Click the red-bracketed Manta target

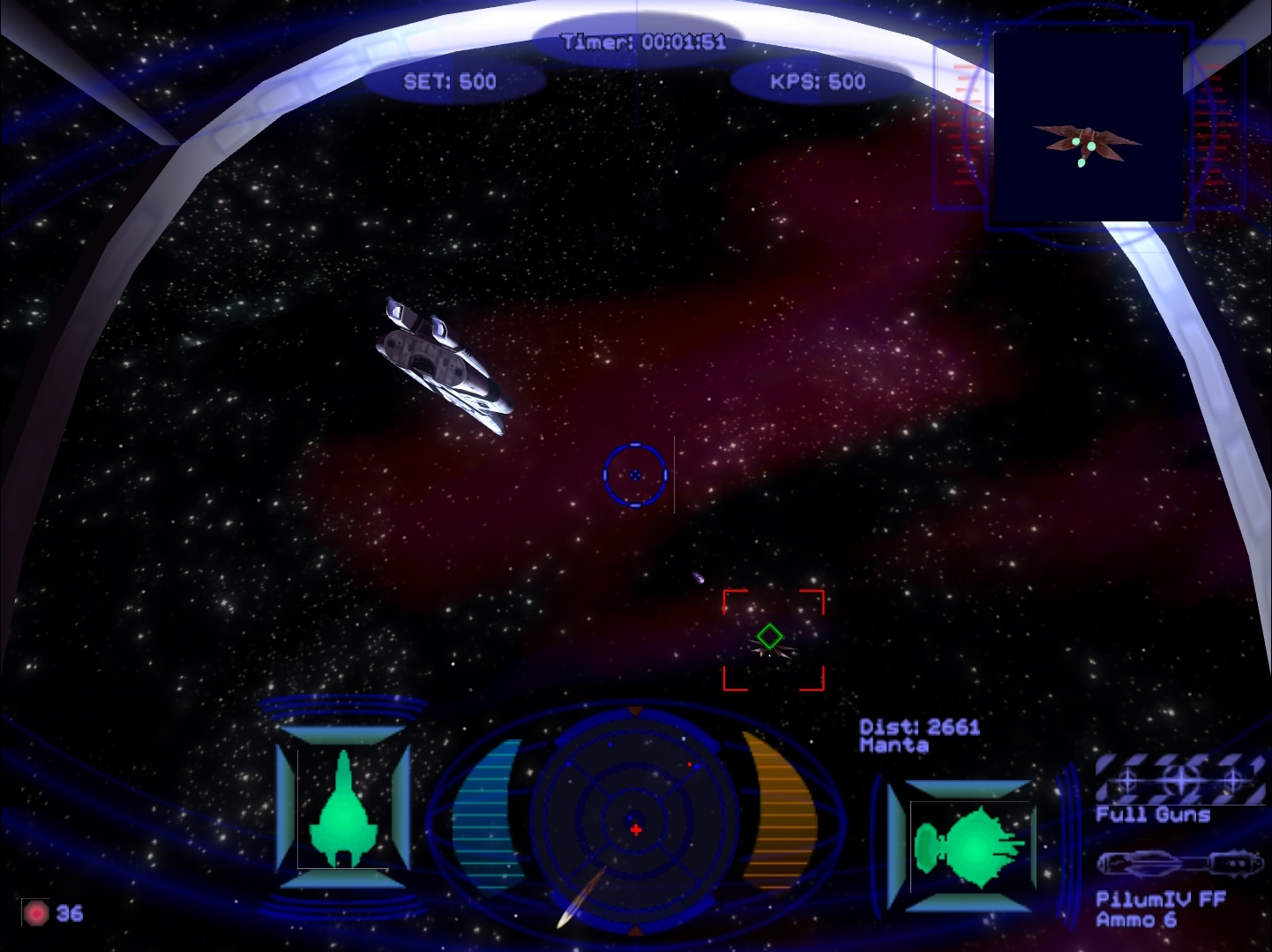point(773,640)
